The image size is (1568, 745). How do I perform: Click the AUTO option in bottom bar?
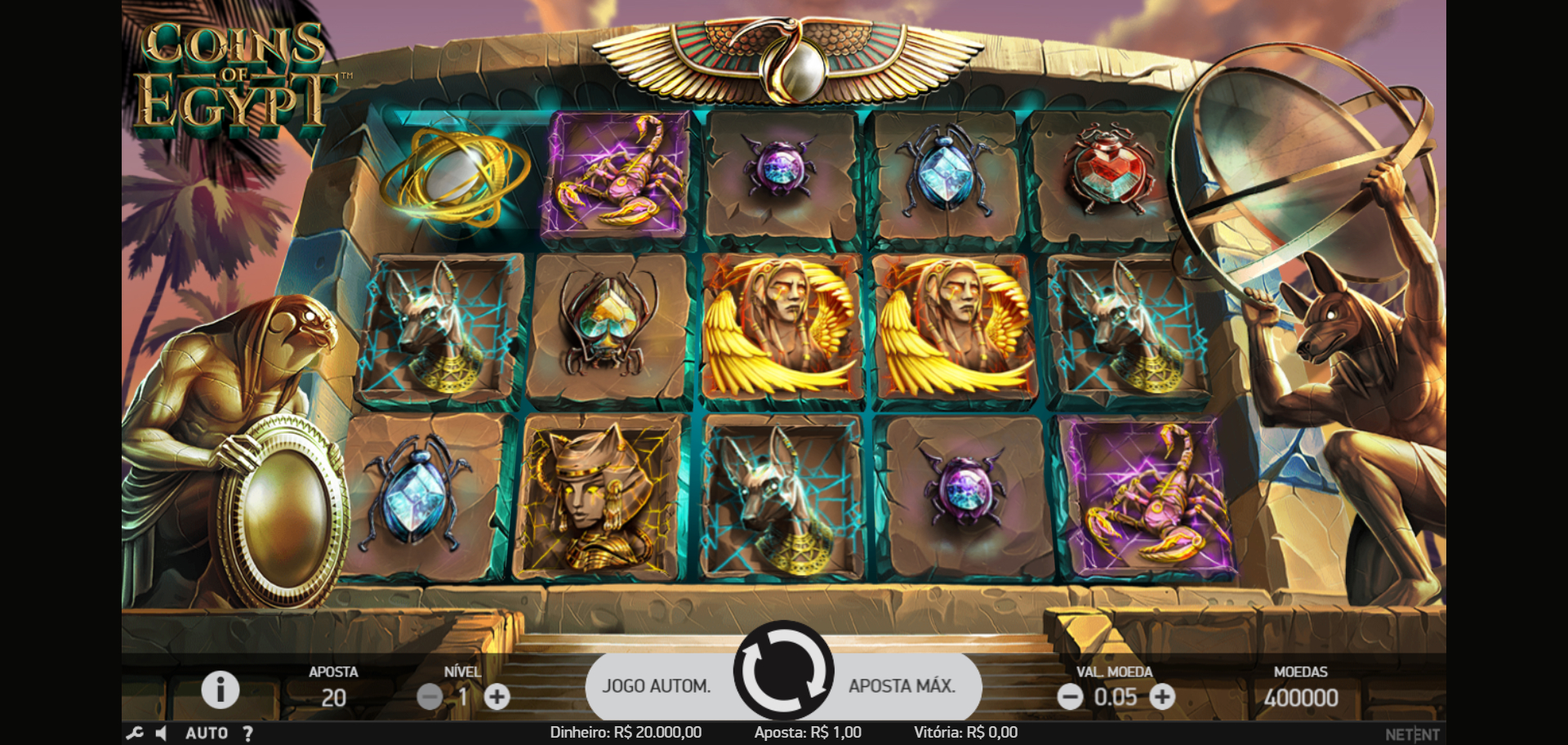207,734
